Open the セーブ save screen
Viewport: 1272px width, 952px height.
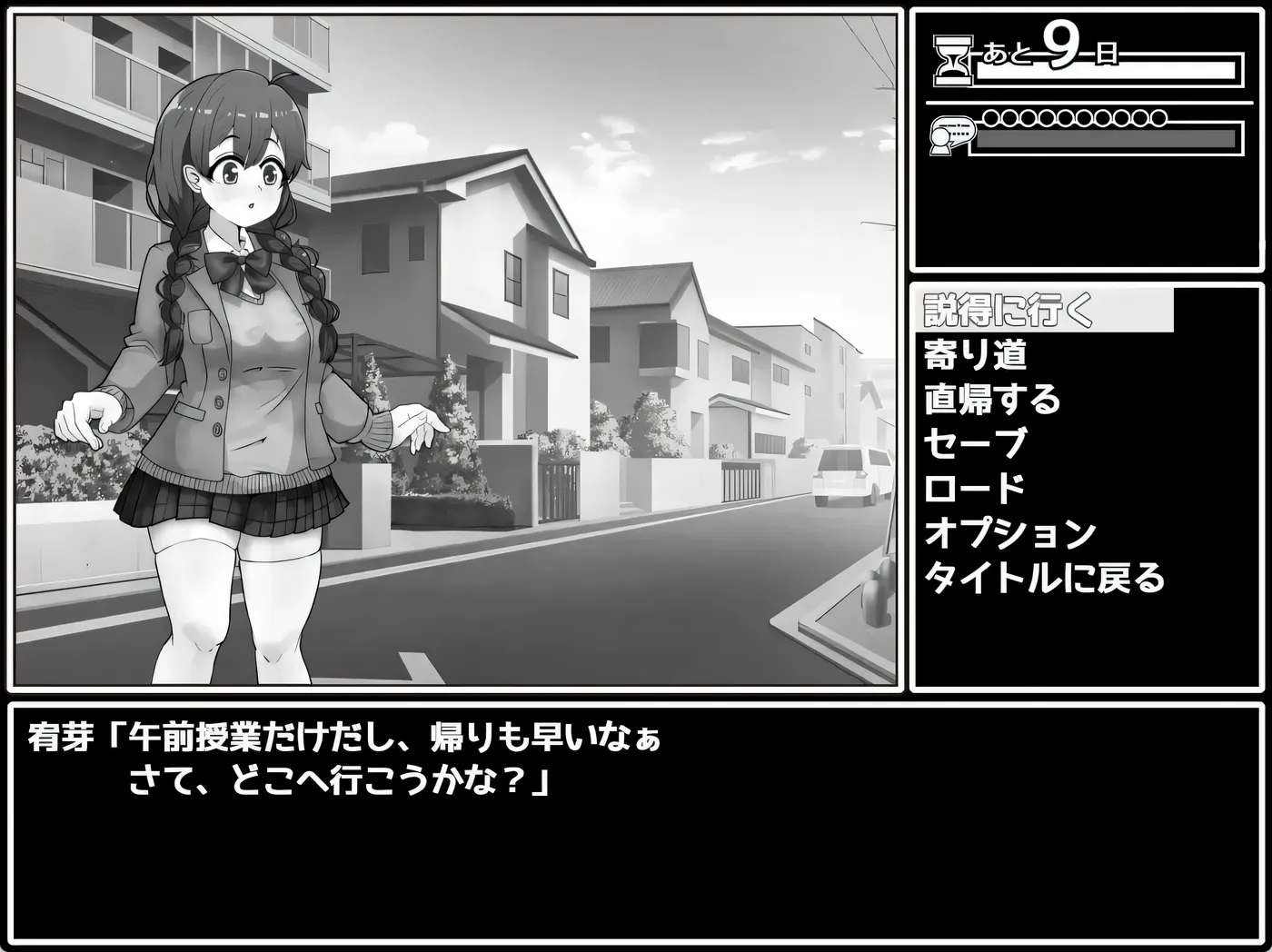[974, 443]
